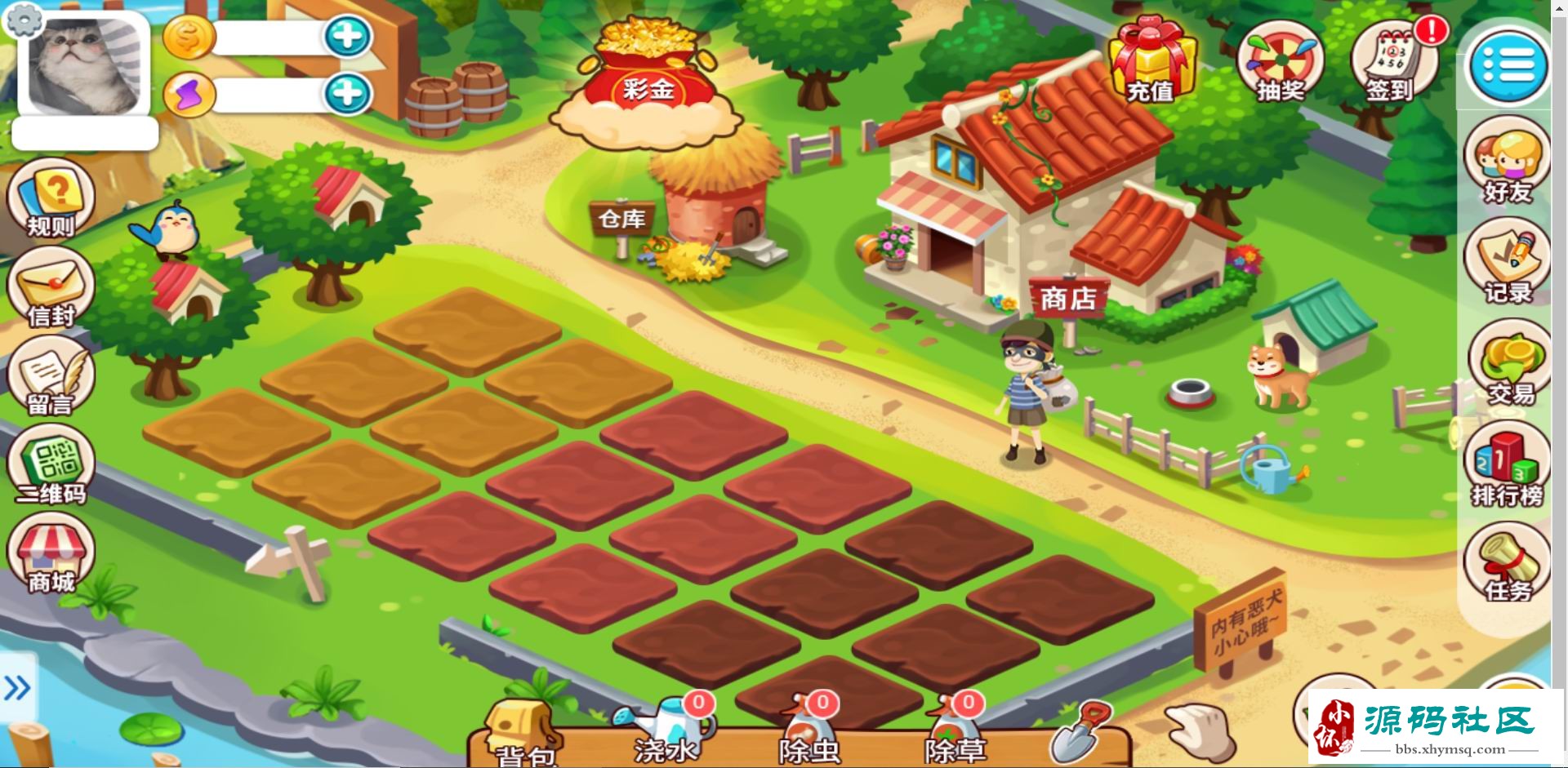The width and height of the screenshot is (1568, 768).
Task: View the 排行榜 leaderboard
Action: (x=1508, y=467)
